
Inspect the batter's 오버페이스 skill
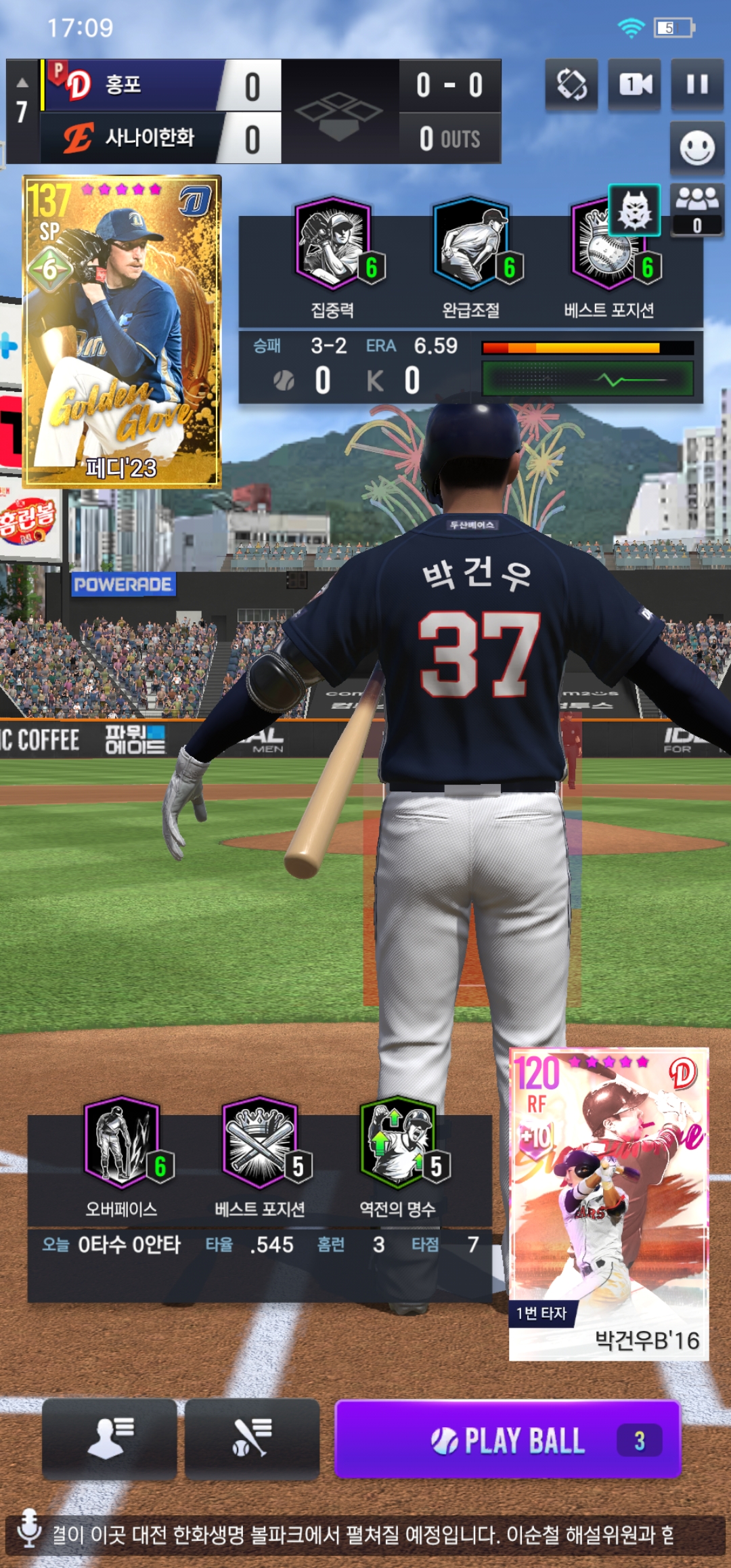123,1143
